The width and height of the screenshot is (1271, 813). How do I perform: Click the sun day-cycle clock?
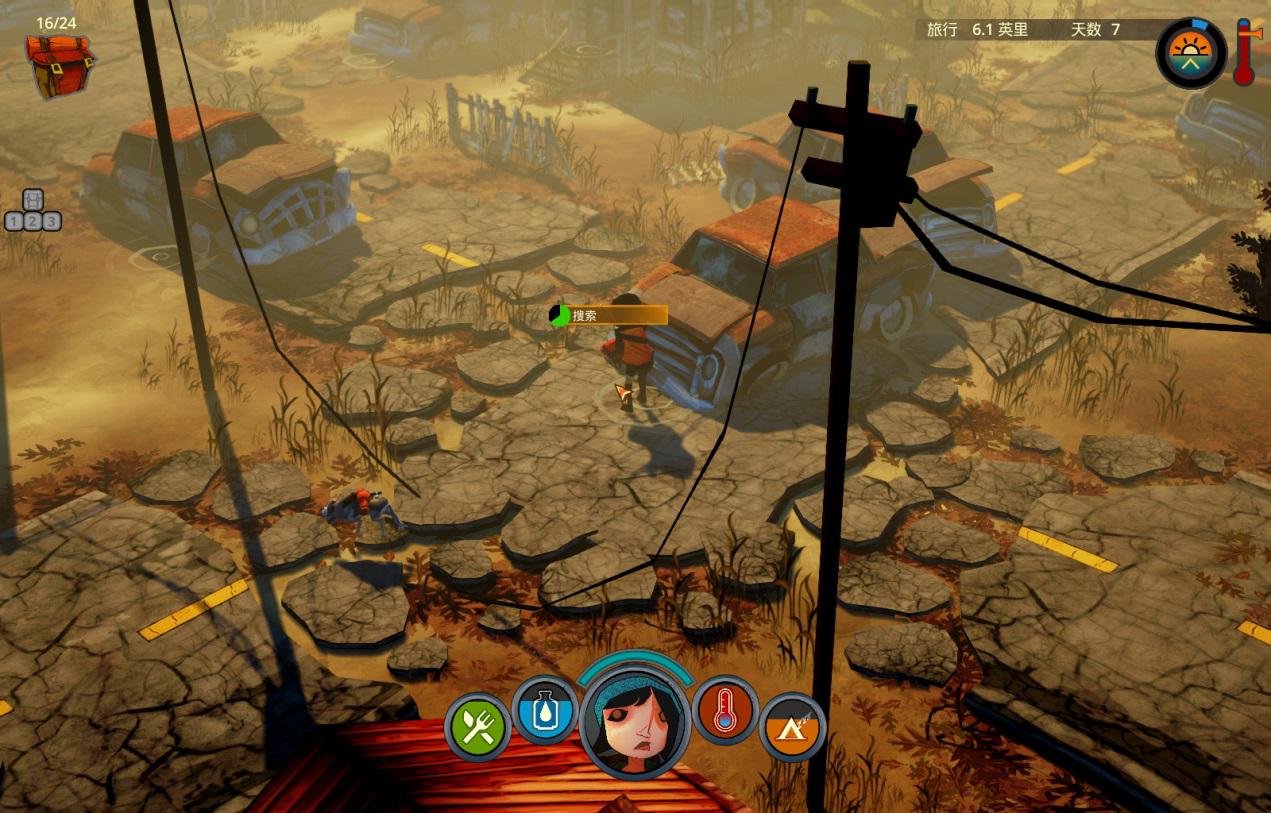coord(1190,52)
